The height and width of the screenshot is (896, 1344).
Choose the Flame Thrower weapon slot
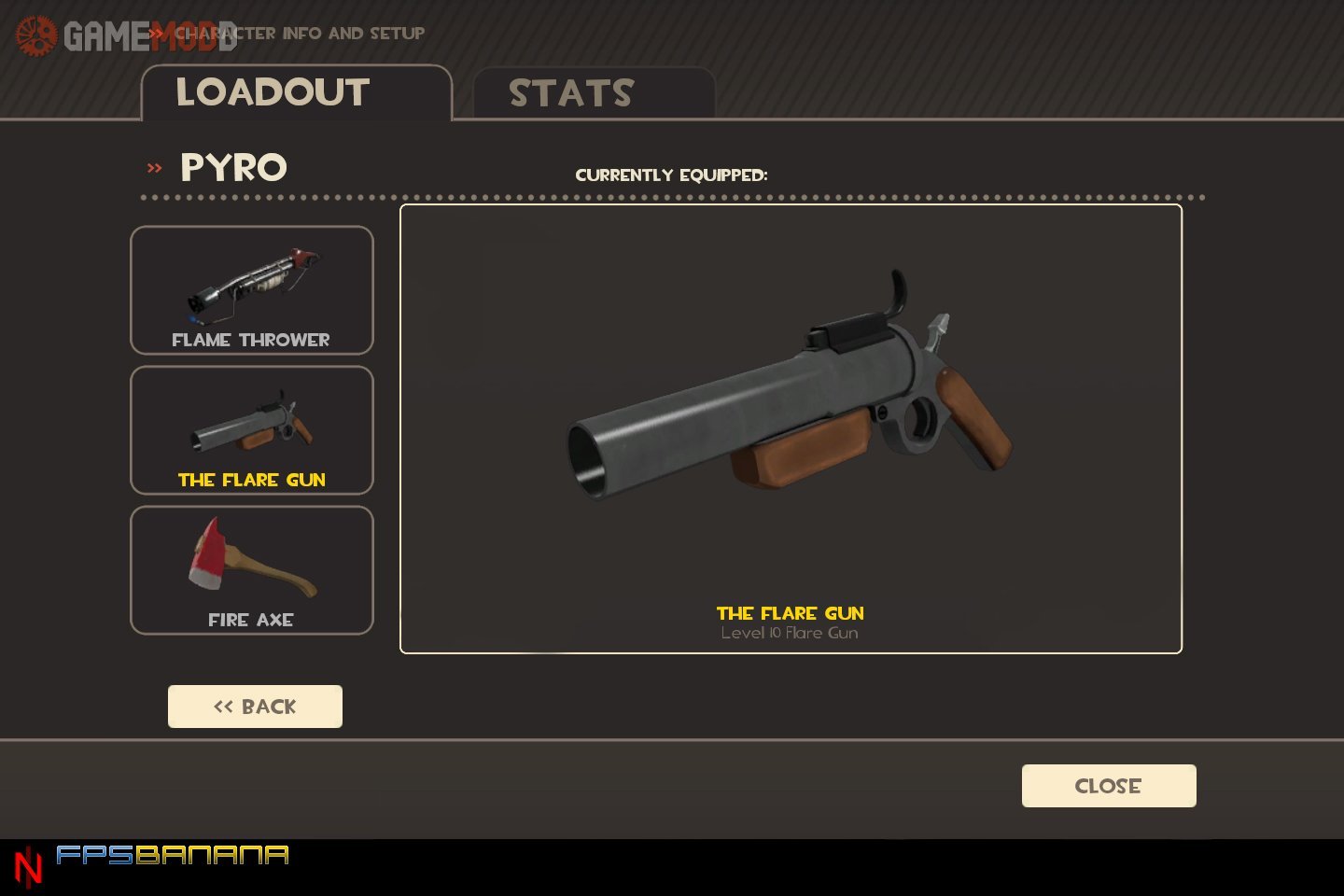pyautogui.click(x=252, y=290)
